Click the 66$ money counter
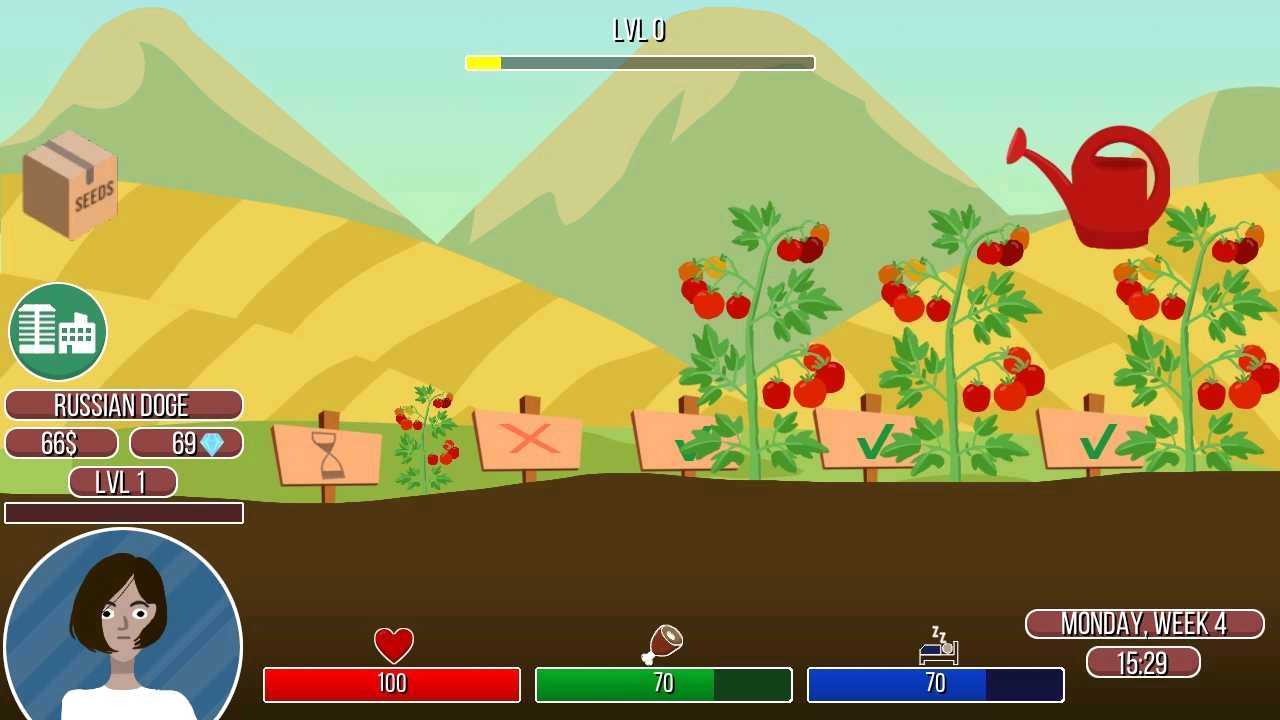Screen dimensions: 1280x720 [61, 443]
